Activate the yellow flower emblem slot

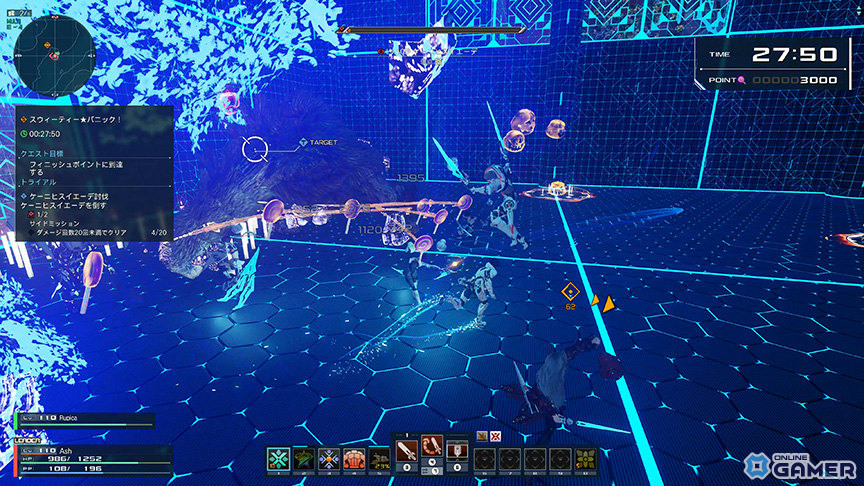[x=586, y=459]
